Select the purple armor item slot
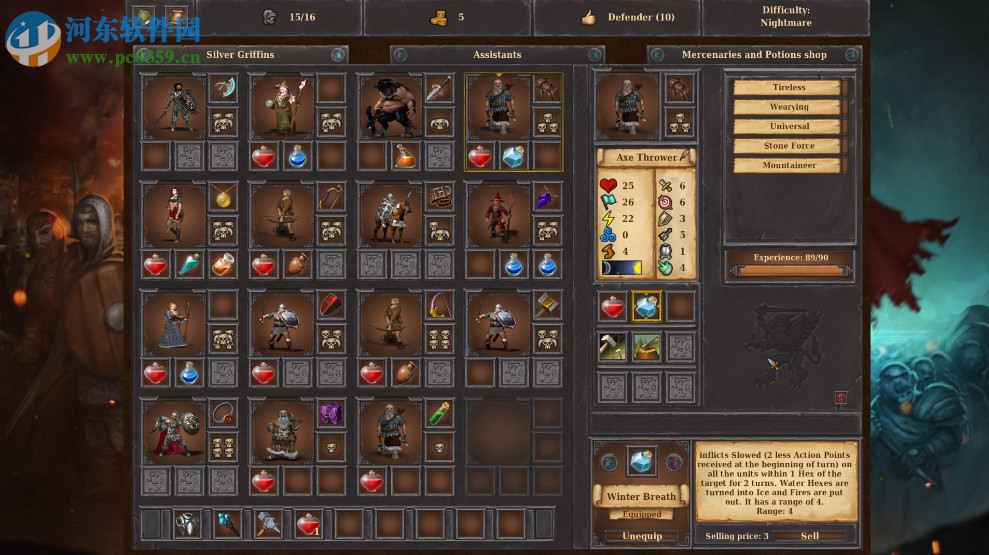This screenshot has height=555, width=989. tap(331, 413)
